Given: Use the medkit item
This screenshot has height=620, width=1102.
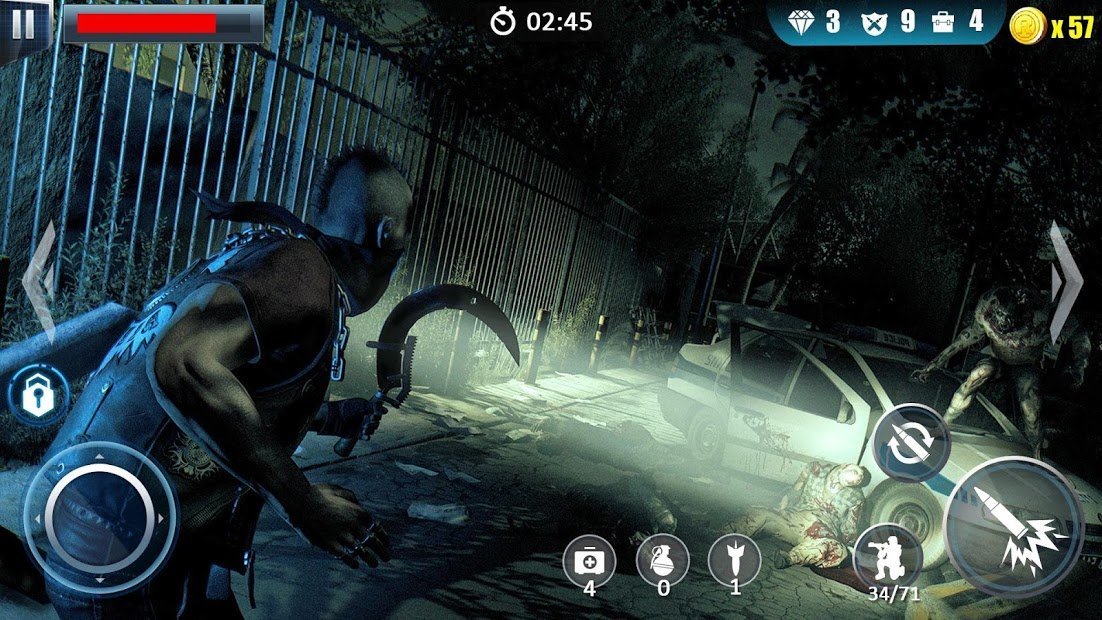Looking at the screenshot, I should (589, 560).
